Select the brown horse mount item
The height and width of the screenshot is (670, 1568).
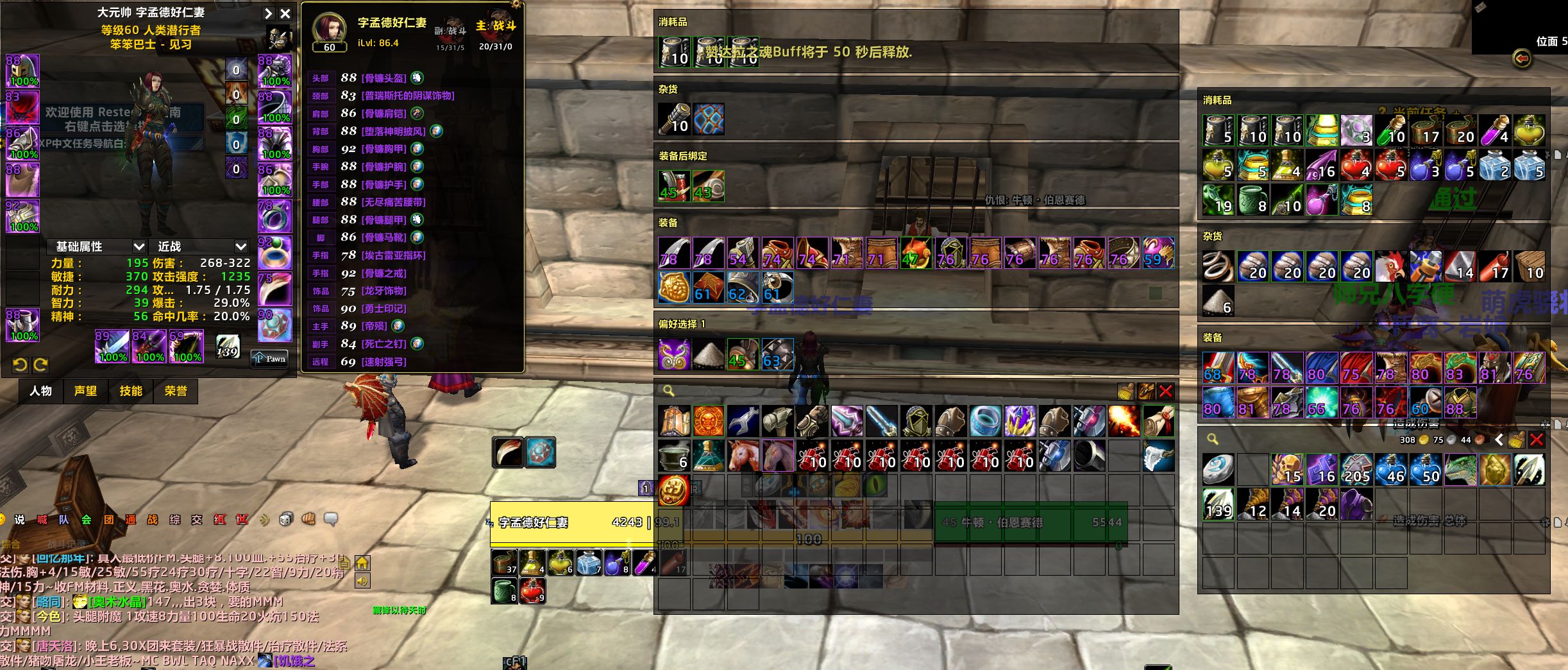(x=743, y=455)
